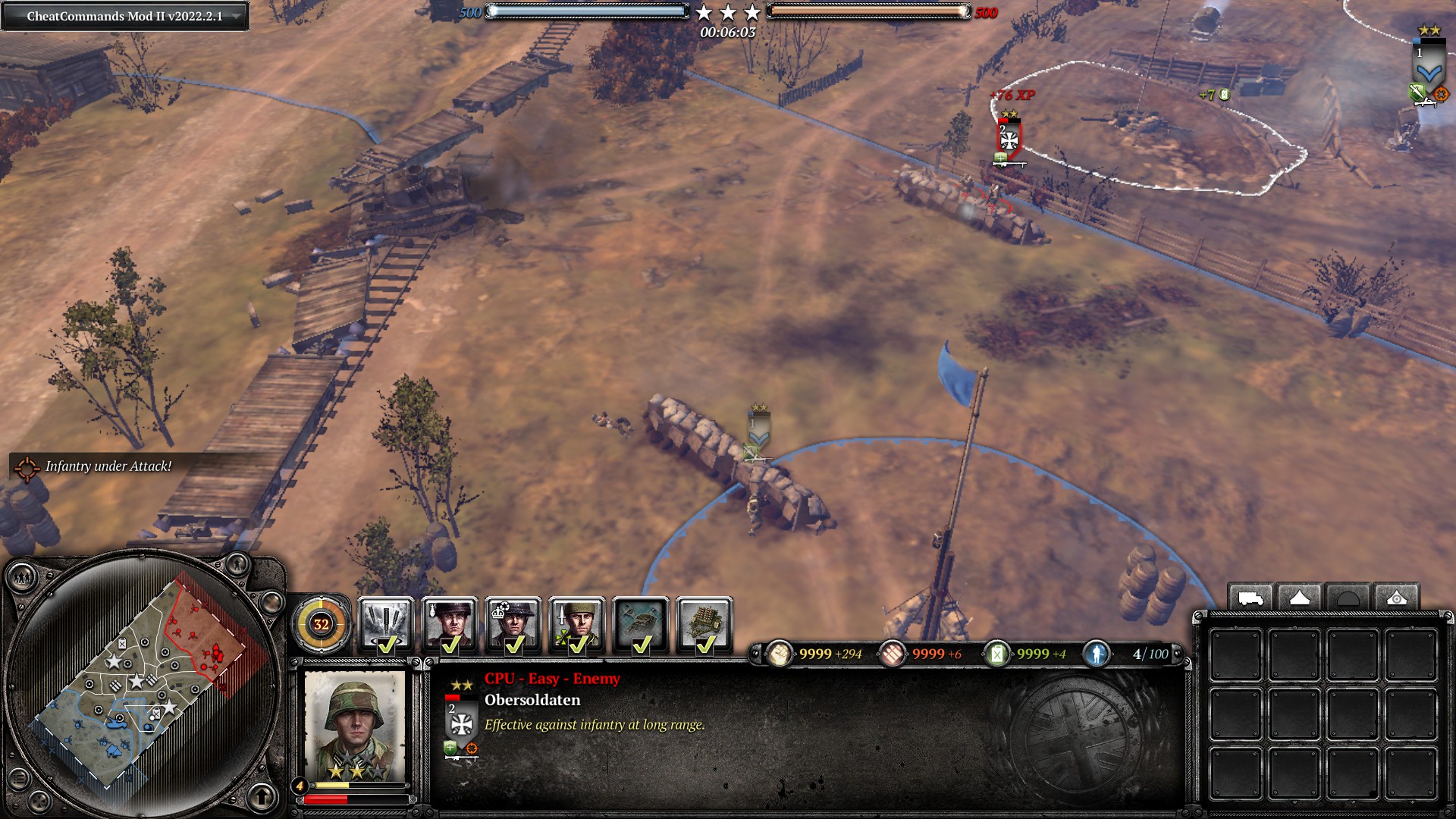Switch to the truck building tab
This screenshot has height=819, width=1456.
click(1250, 598)
